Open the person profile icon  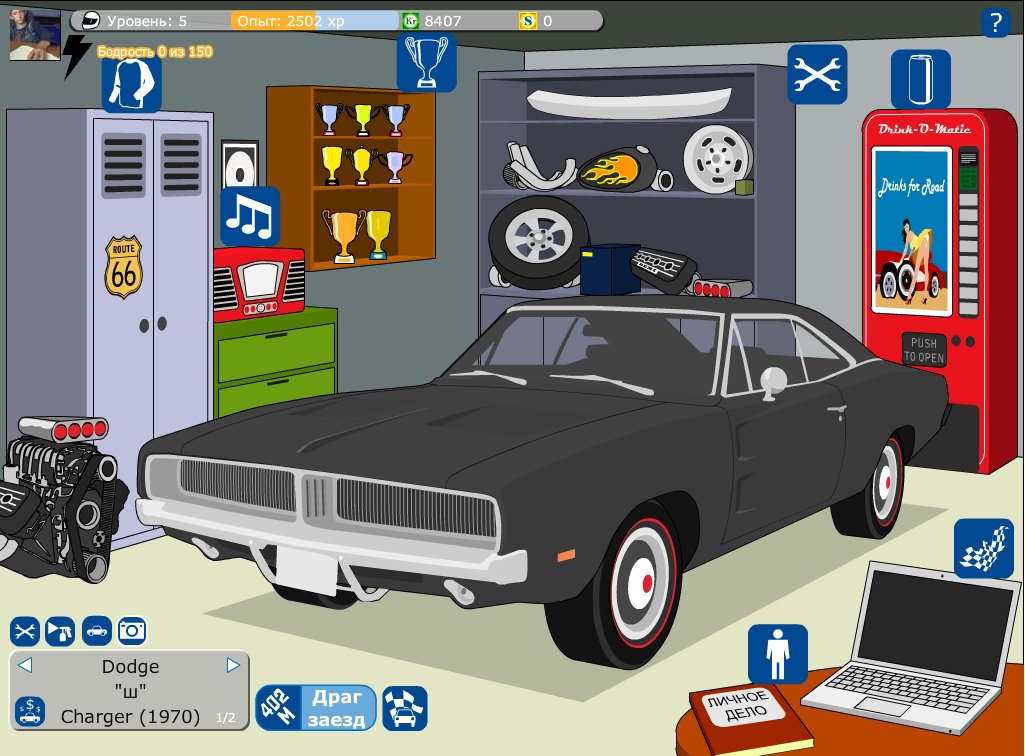coord(777,654)
